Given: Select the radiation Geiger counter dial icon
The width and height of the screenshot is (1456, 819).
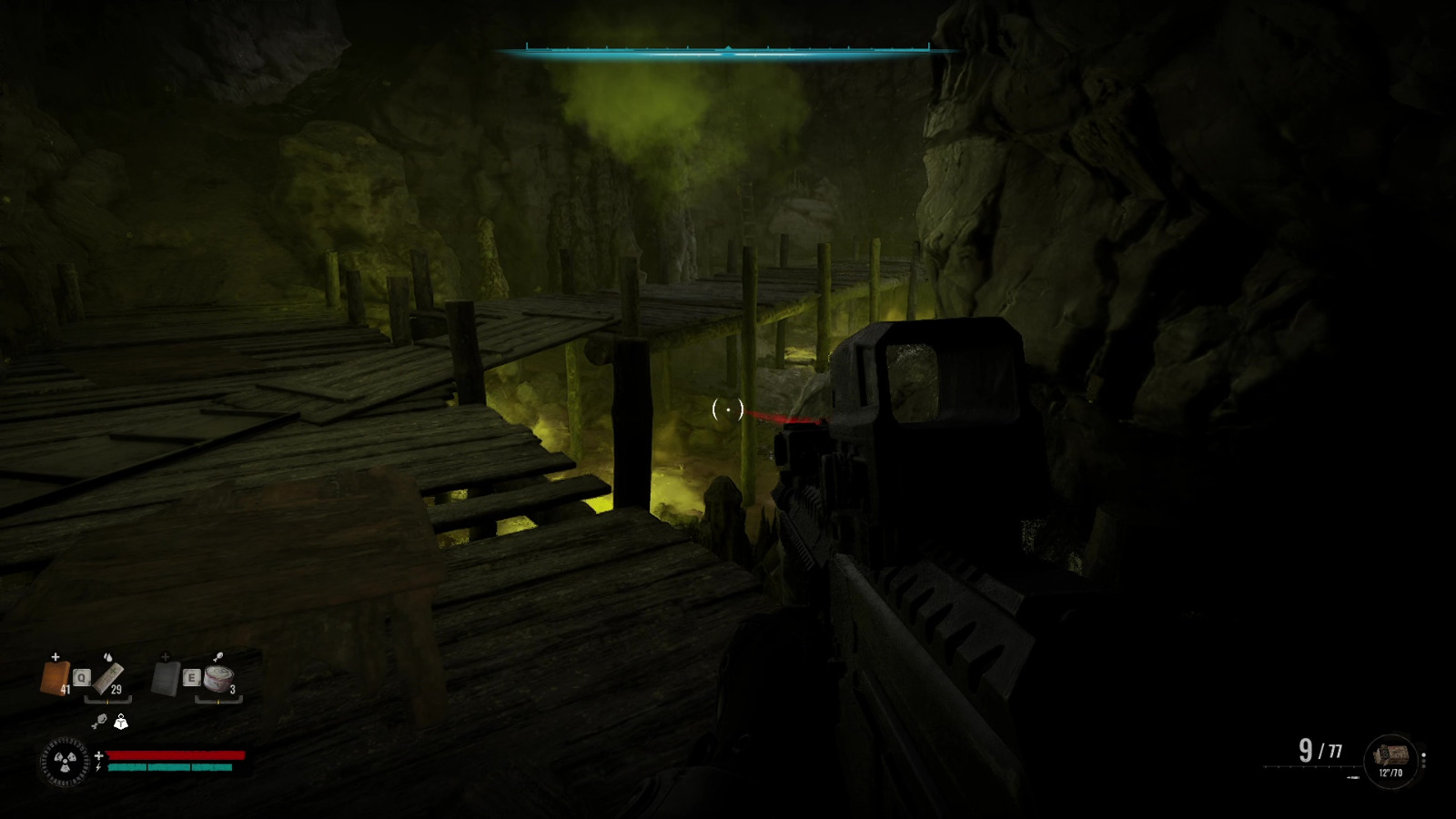Looking at the screenshot, I should click(x=65, y=761).
